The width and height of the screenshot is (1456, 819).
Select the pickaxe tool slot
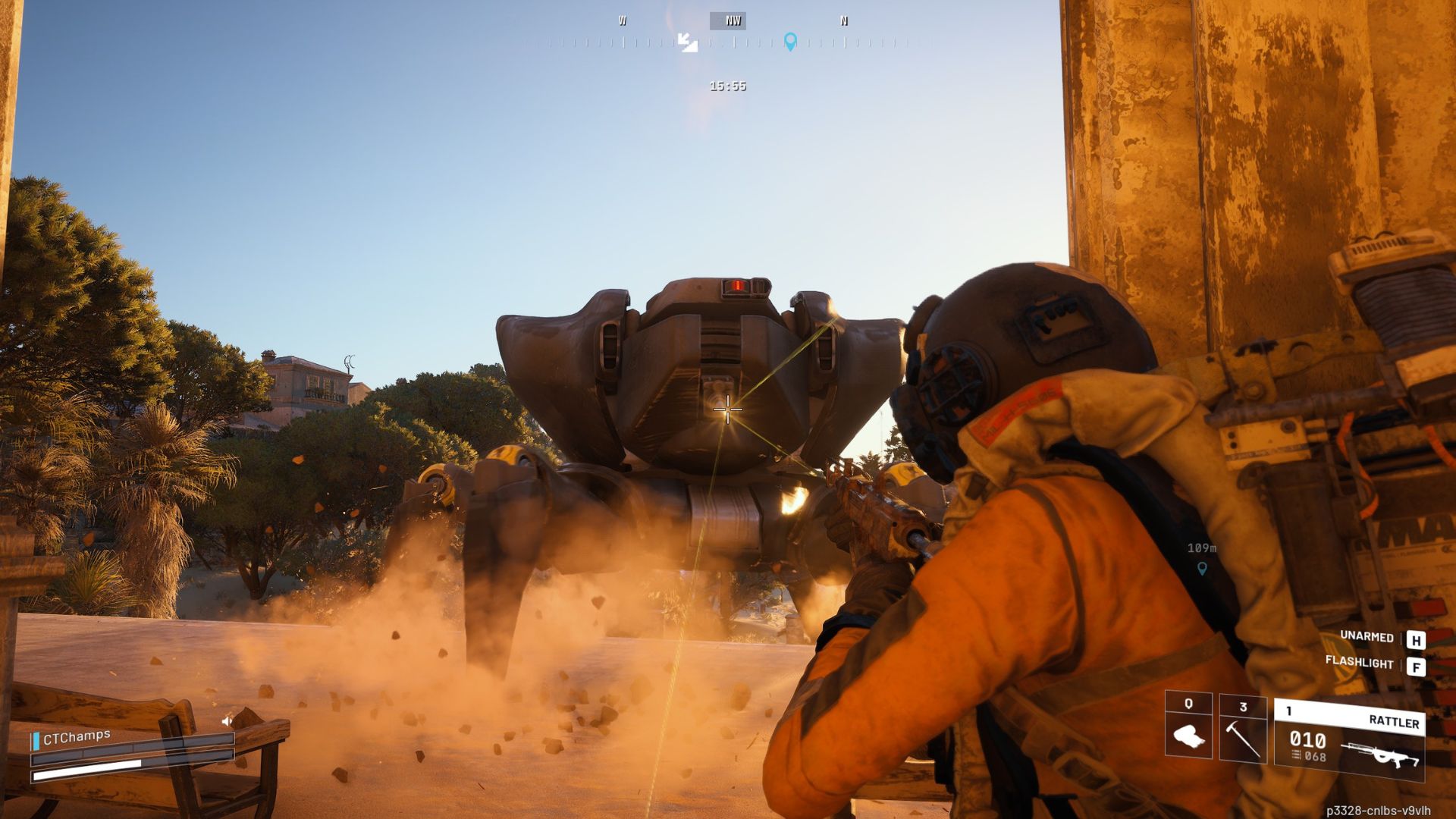[1242, 729]
